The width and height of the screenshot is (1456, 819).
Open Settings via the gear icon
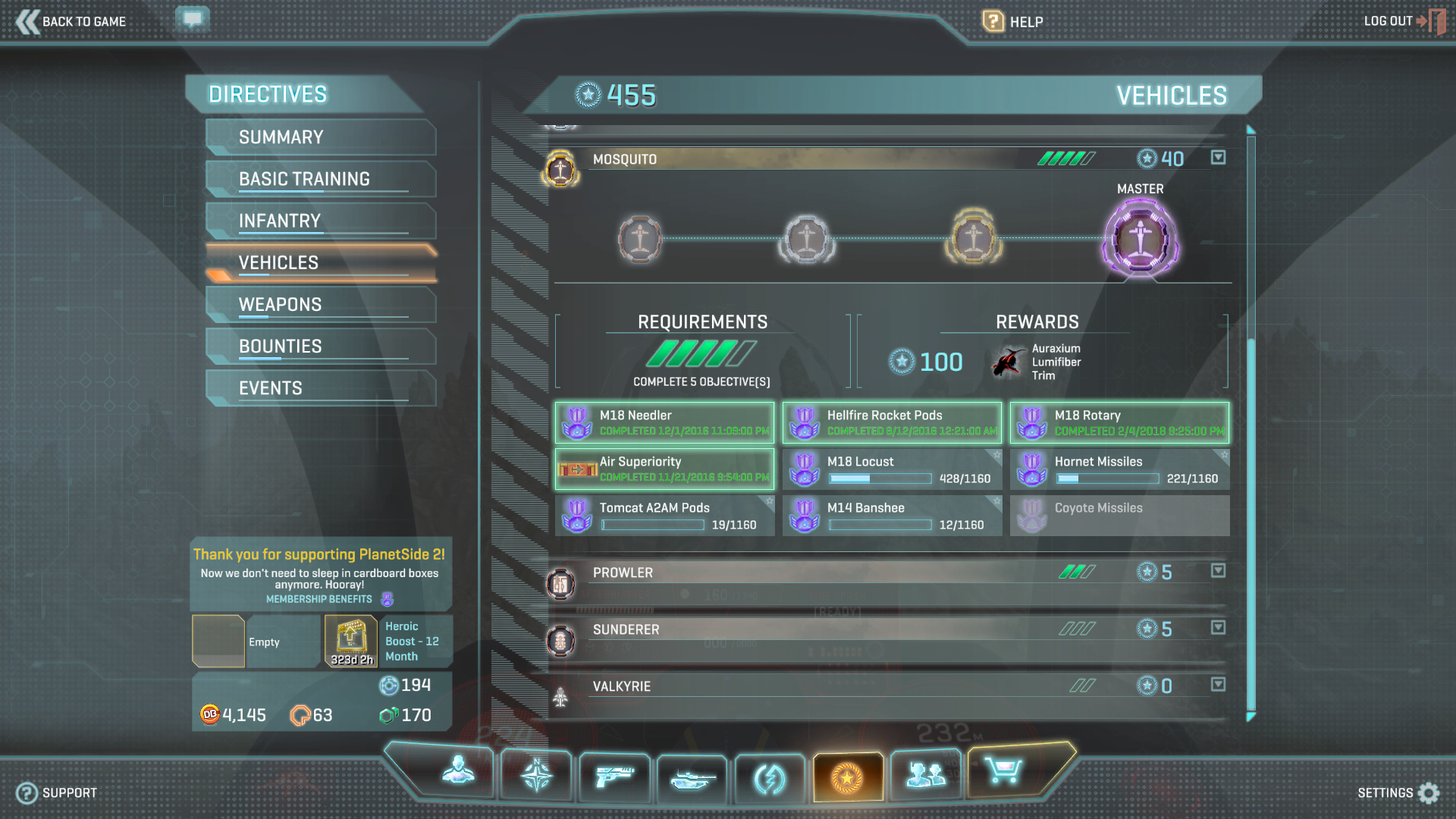(1428, 792)
